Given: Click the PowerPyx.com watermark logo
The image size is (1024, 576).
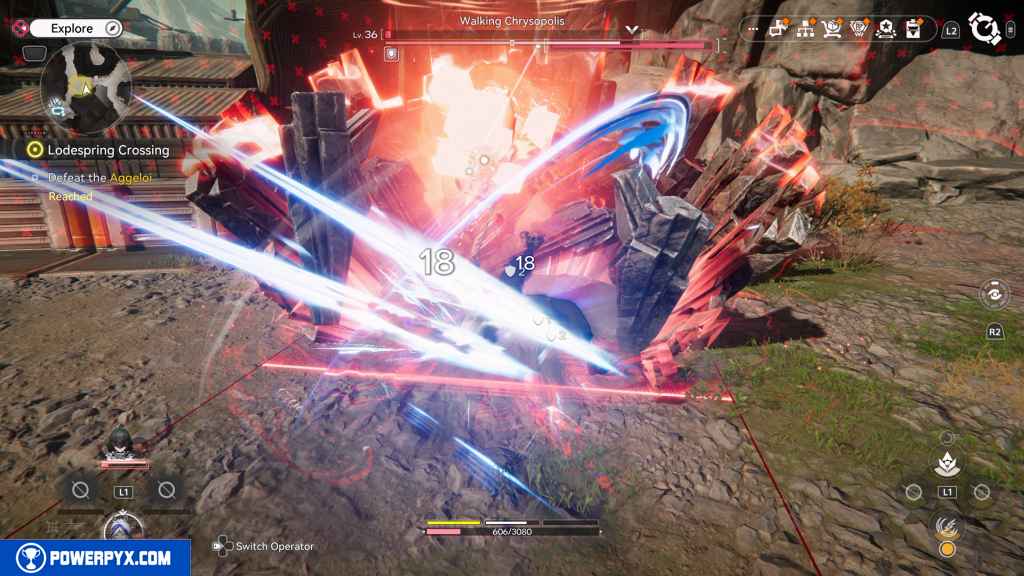Looking at the screenshot, I should coord(95,558).
